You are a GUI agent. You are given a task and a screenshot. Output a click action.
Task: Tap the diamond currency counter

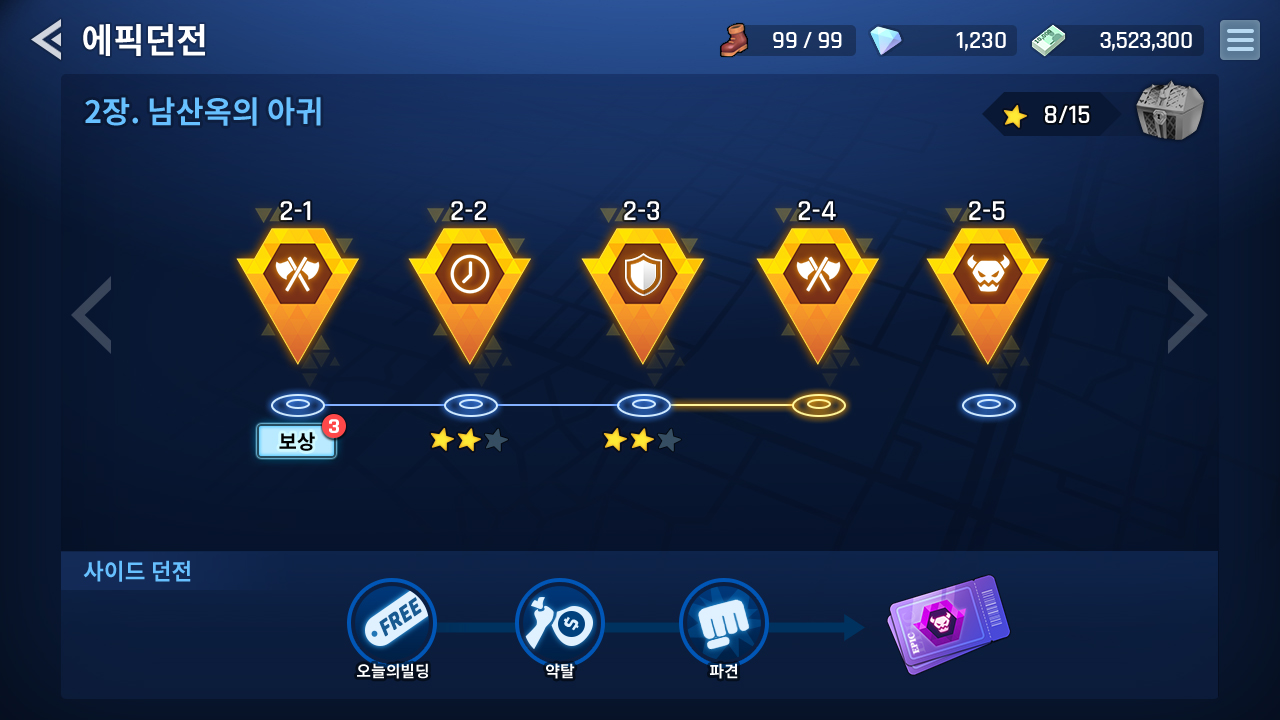(942, 41)
